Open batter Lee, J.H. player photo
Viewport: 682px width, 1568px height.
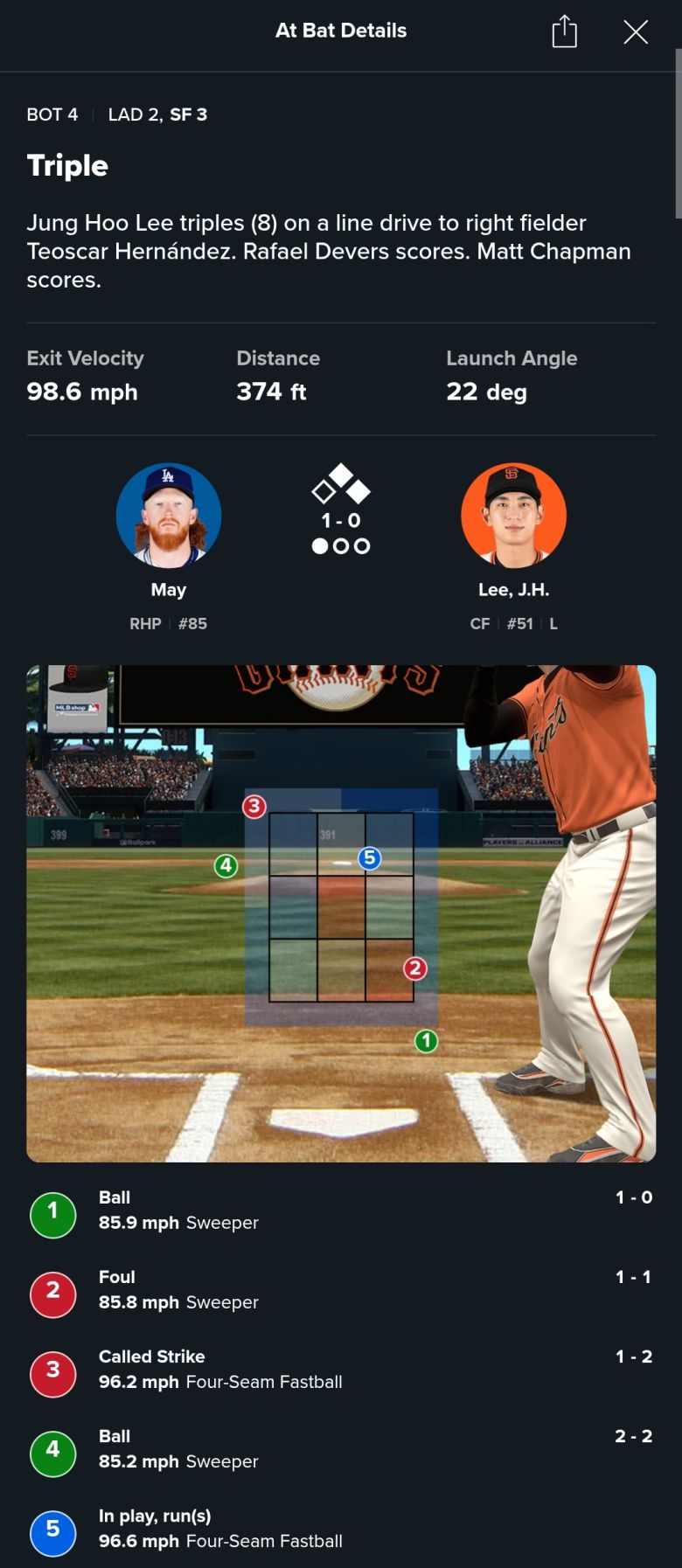coord(513,516)
